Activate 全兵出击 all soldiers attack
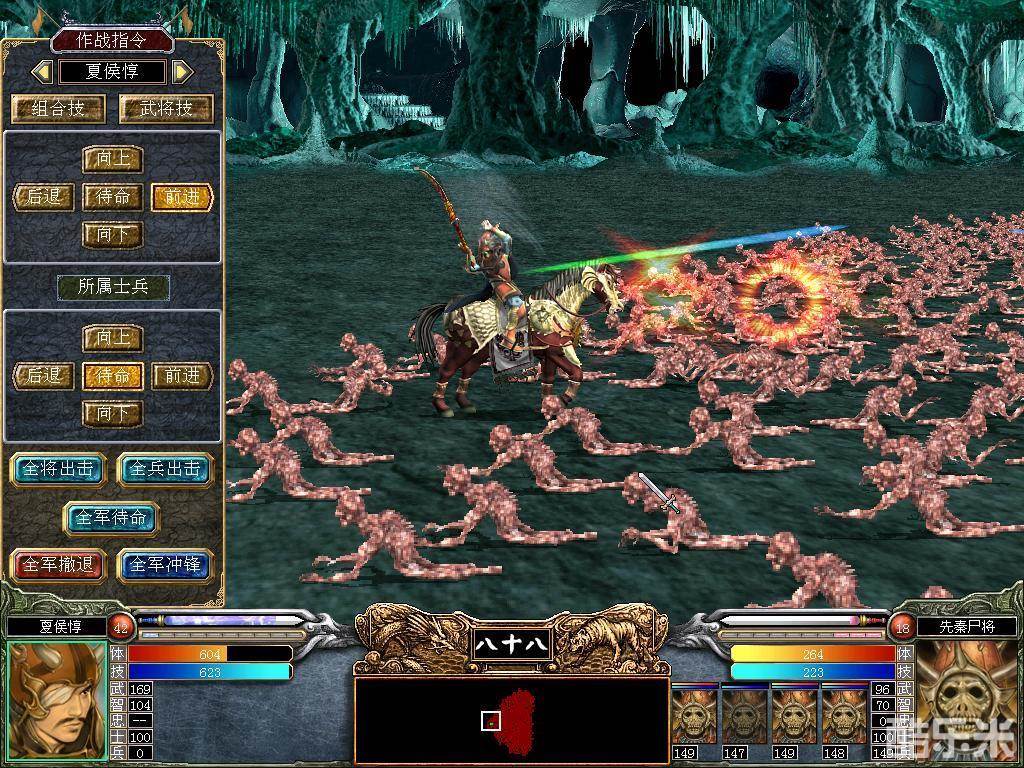Screen dimensions: 1024x768 pyautogui.click(x=165, y=469)
